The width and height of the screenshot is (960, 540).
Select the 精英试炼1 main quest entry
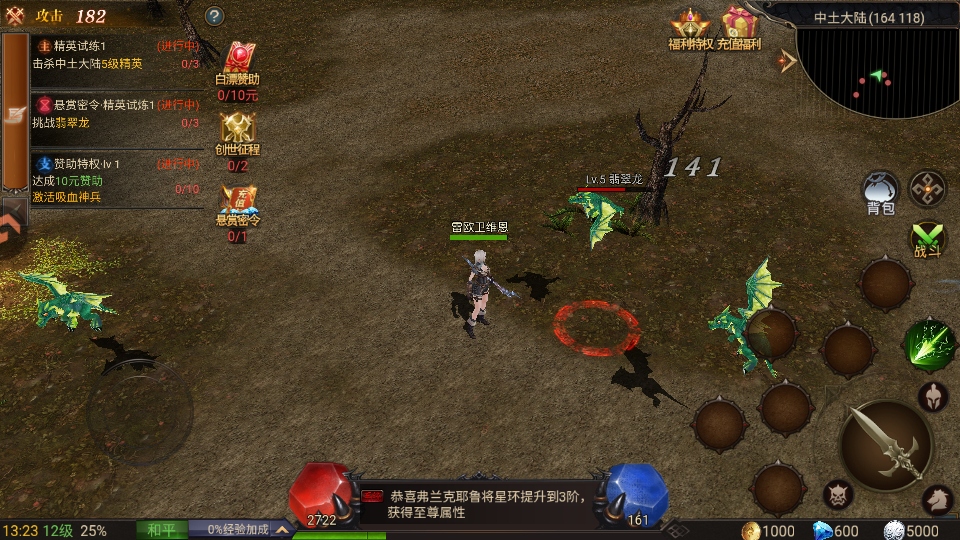point(116,55)
